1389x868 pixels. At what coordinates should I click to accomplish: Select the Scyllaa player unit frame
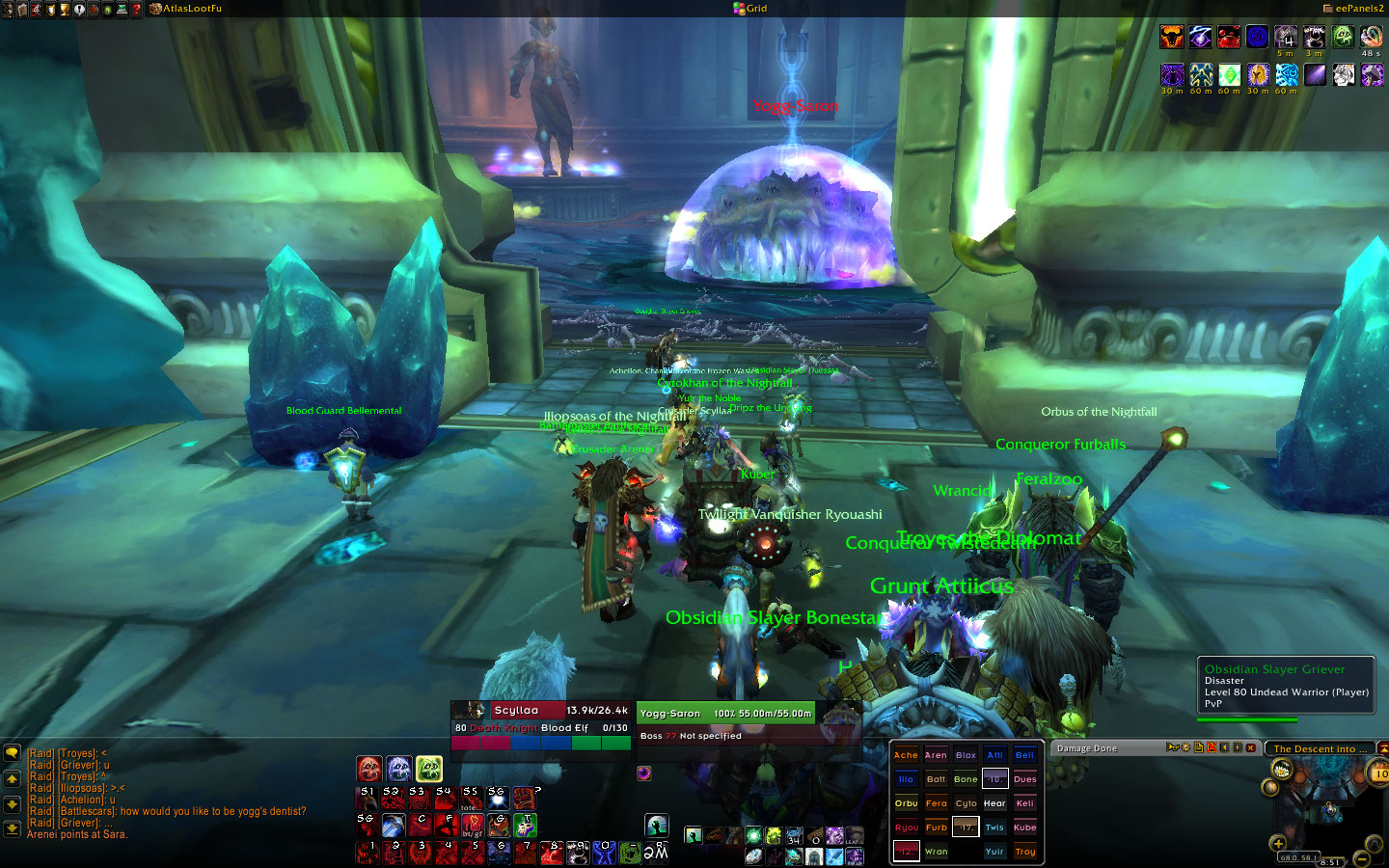coord(540,711)
